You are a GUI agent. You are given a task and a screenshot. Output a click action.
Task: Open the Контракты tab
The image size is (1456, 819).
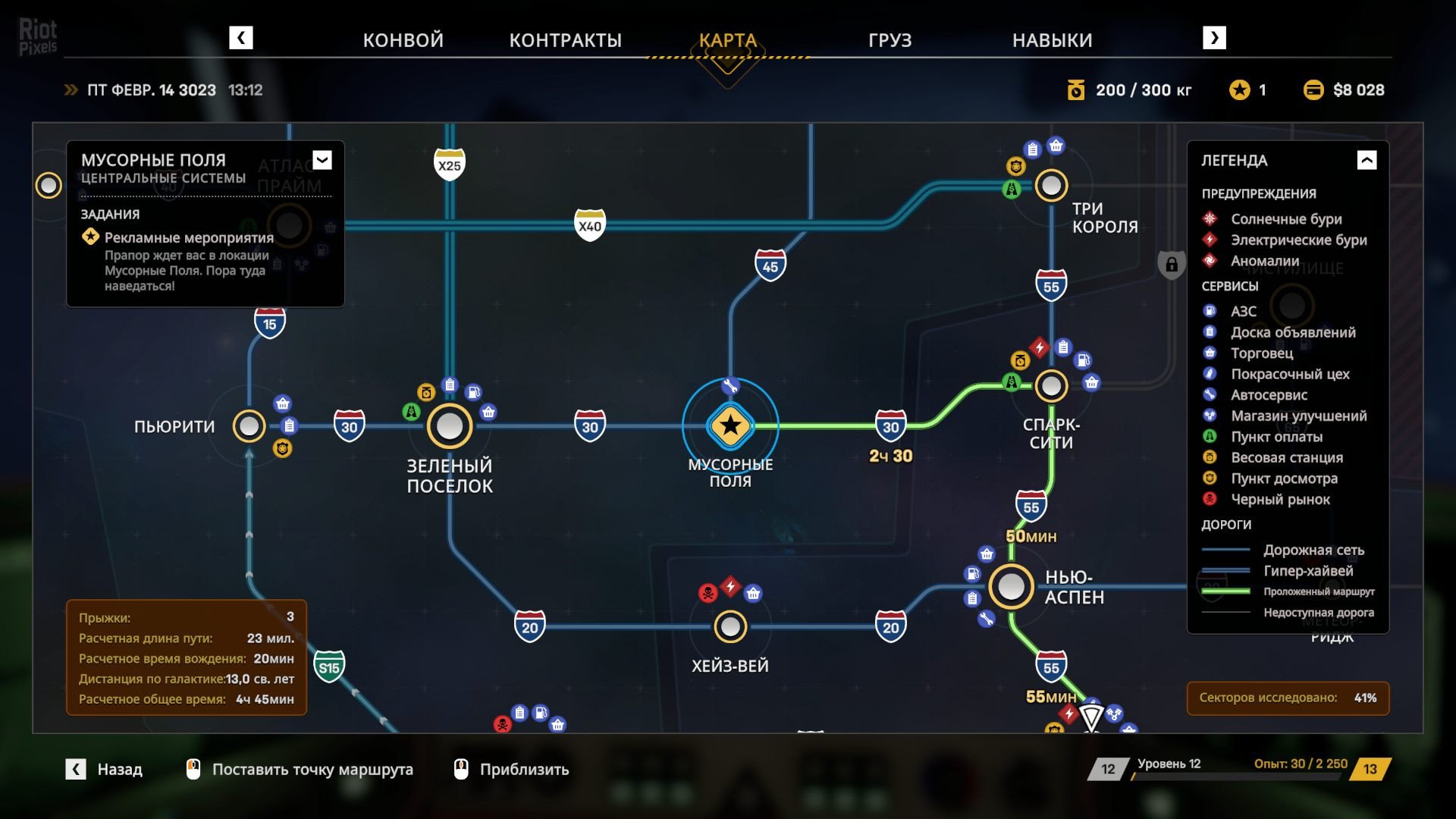point(565,40)
